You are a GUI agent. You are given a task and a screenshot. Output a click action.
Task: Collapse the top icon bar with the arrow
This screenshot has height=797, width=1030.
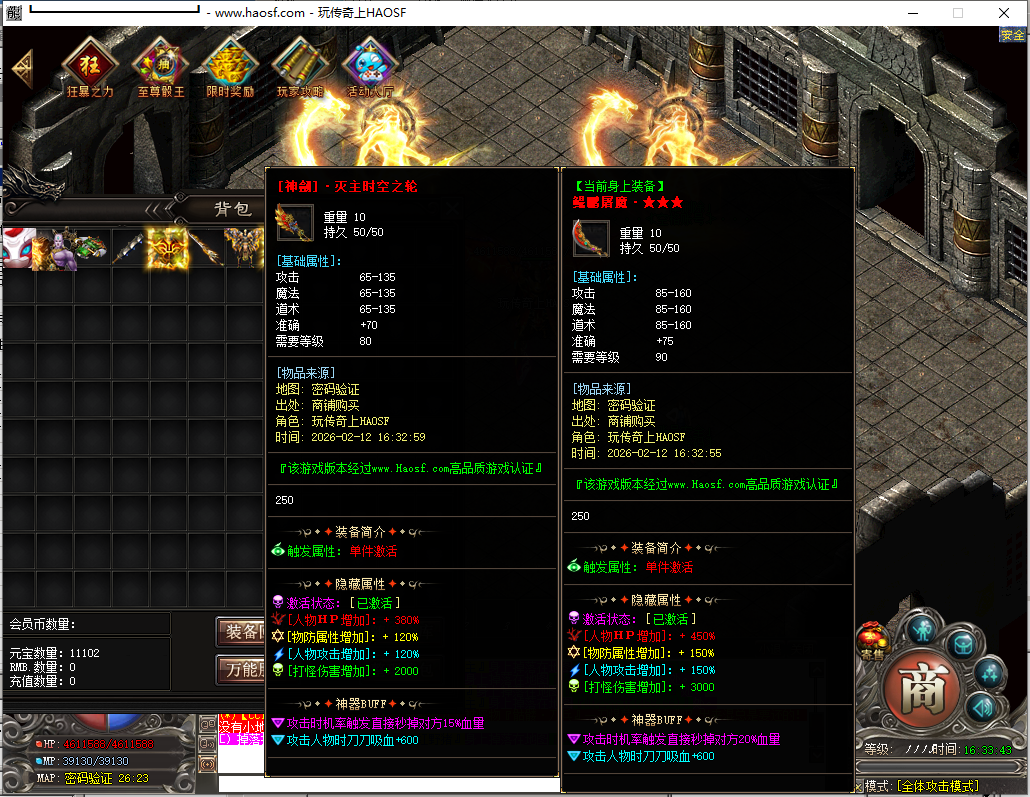[22, 68]
